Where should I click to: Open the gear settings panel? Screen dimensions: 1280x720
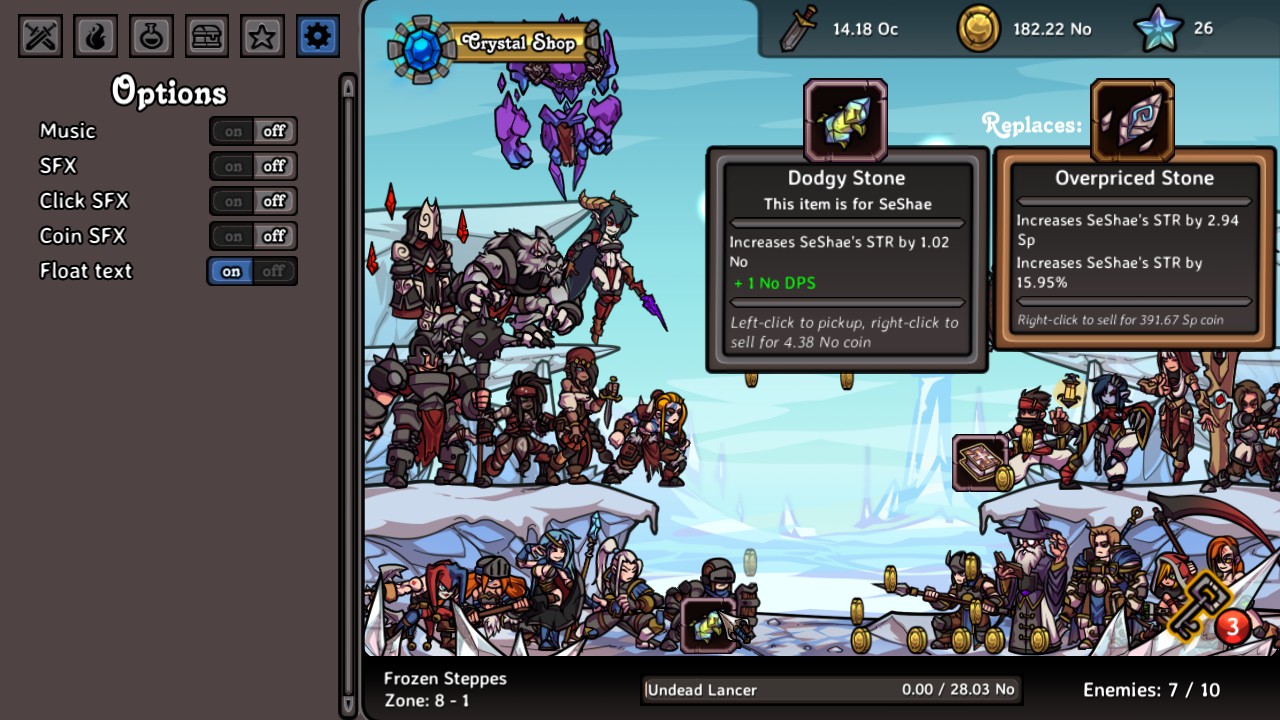[x=317, y=35]
